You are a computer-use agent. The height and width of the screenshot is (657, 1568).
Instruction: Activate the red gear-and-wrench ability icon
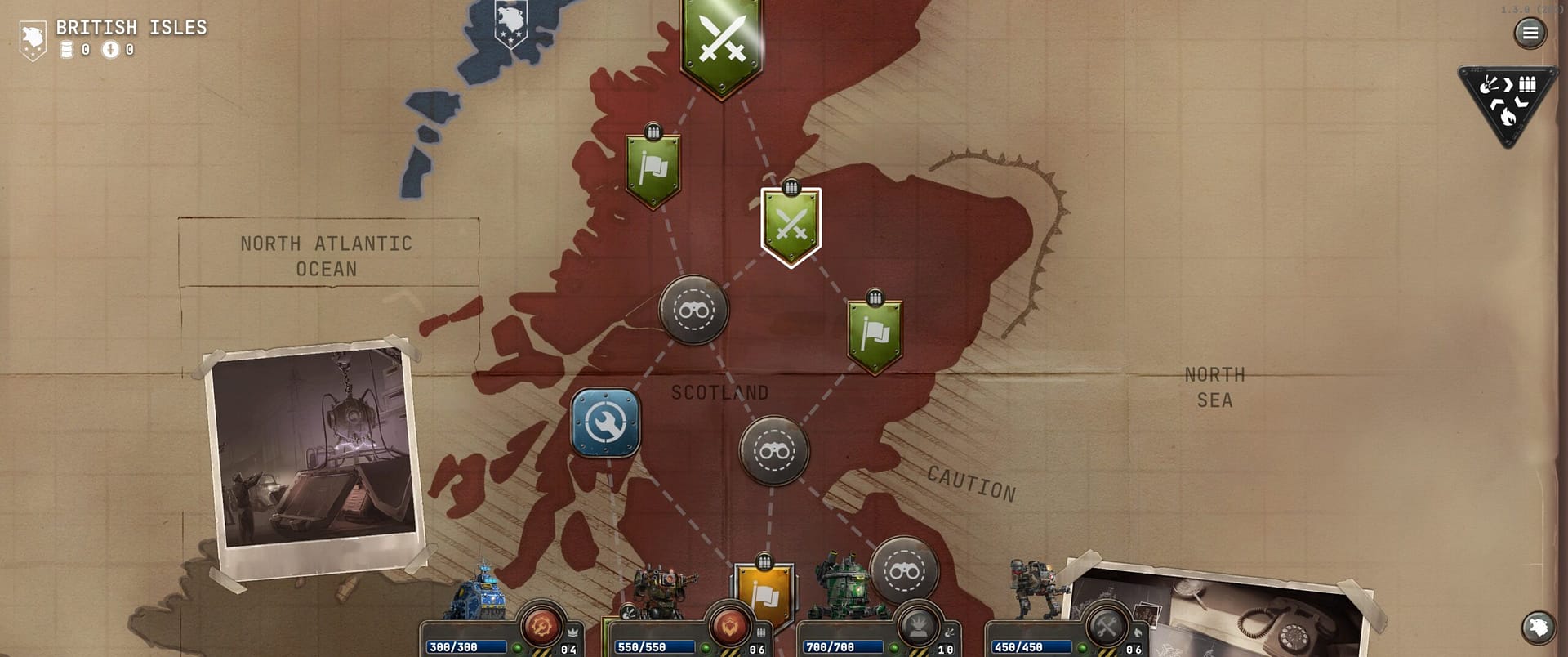pos(541,627)
